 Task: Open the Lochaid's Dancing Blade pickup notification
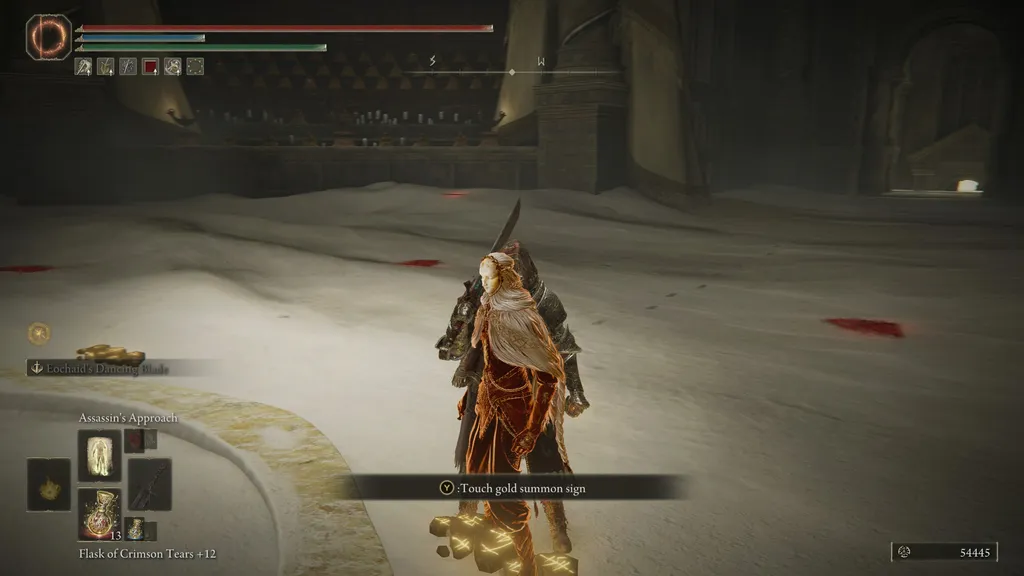tap(112, 368)
